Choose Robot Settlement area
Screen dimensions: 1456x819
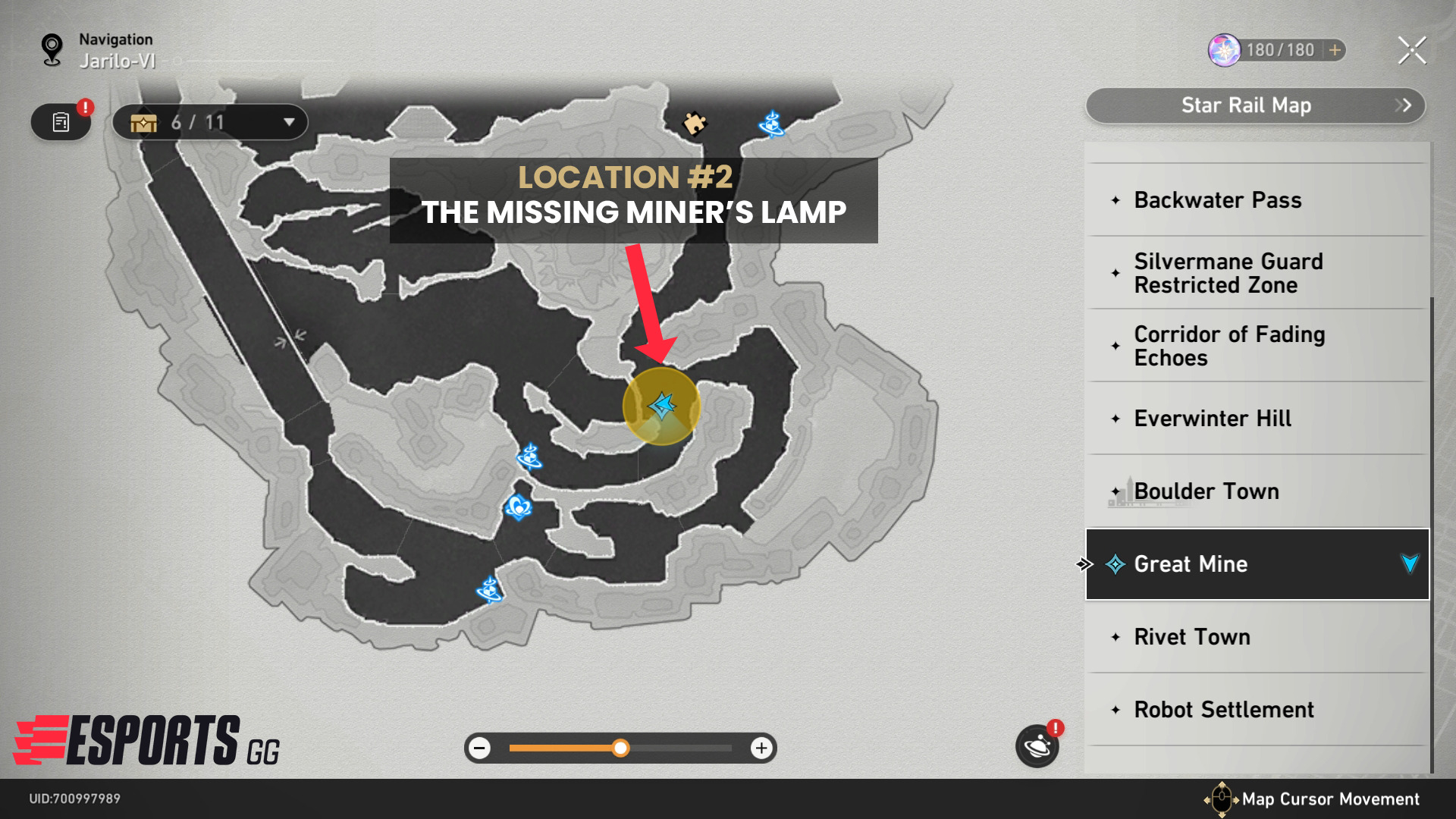tap(1223, 710)
